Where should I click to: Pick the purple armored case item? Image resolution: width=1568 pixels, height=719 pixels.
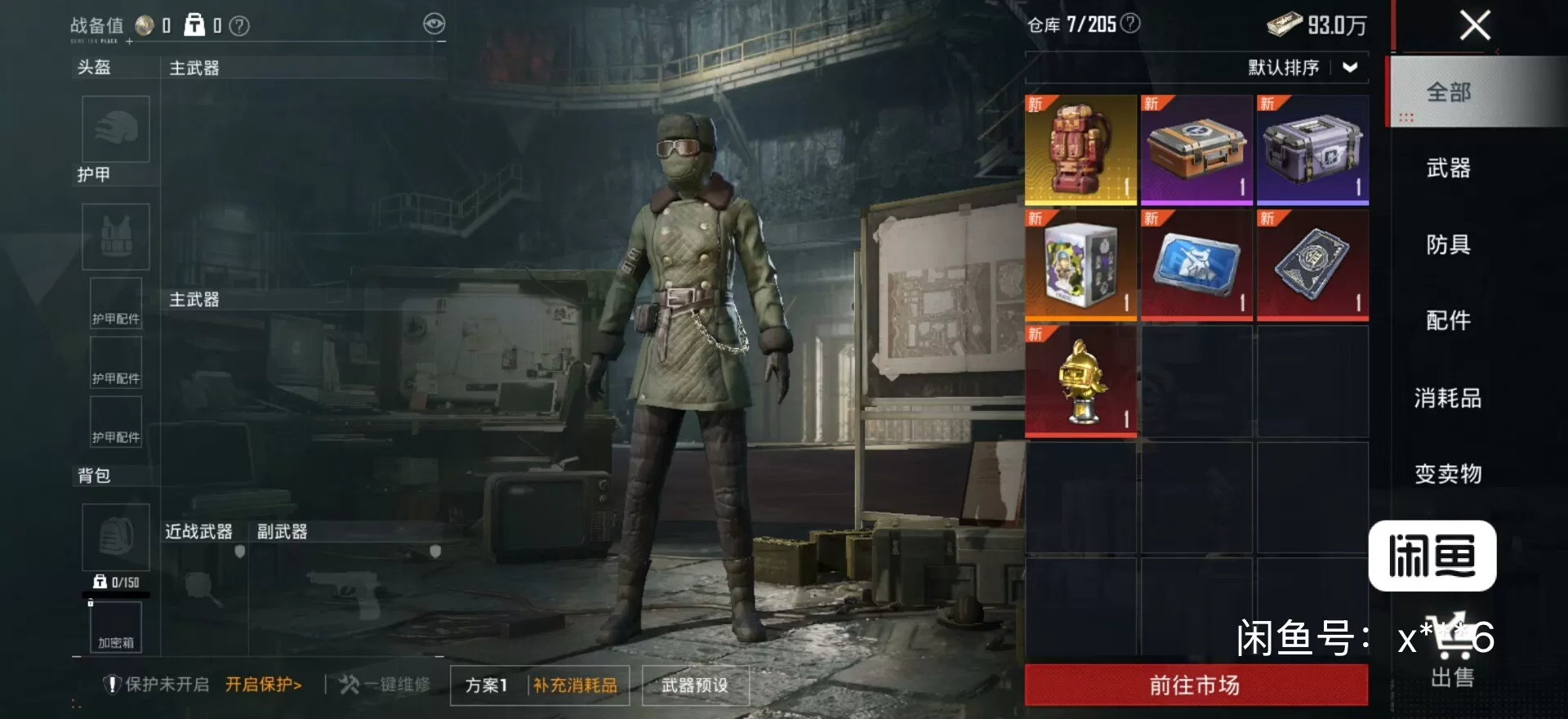(1312, 150)
